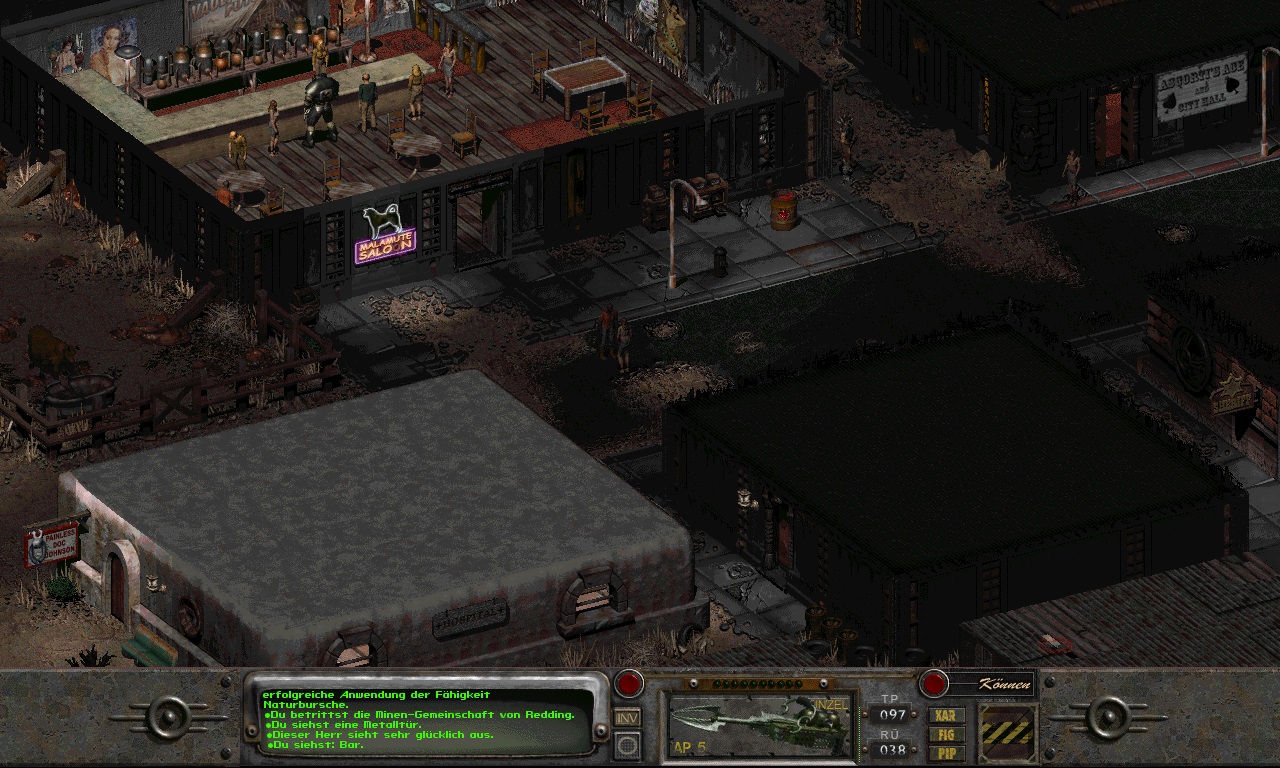Show the map with the KAR button
Viewport: 1280px width, 768px height.
946,715
